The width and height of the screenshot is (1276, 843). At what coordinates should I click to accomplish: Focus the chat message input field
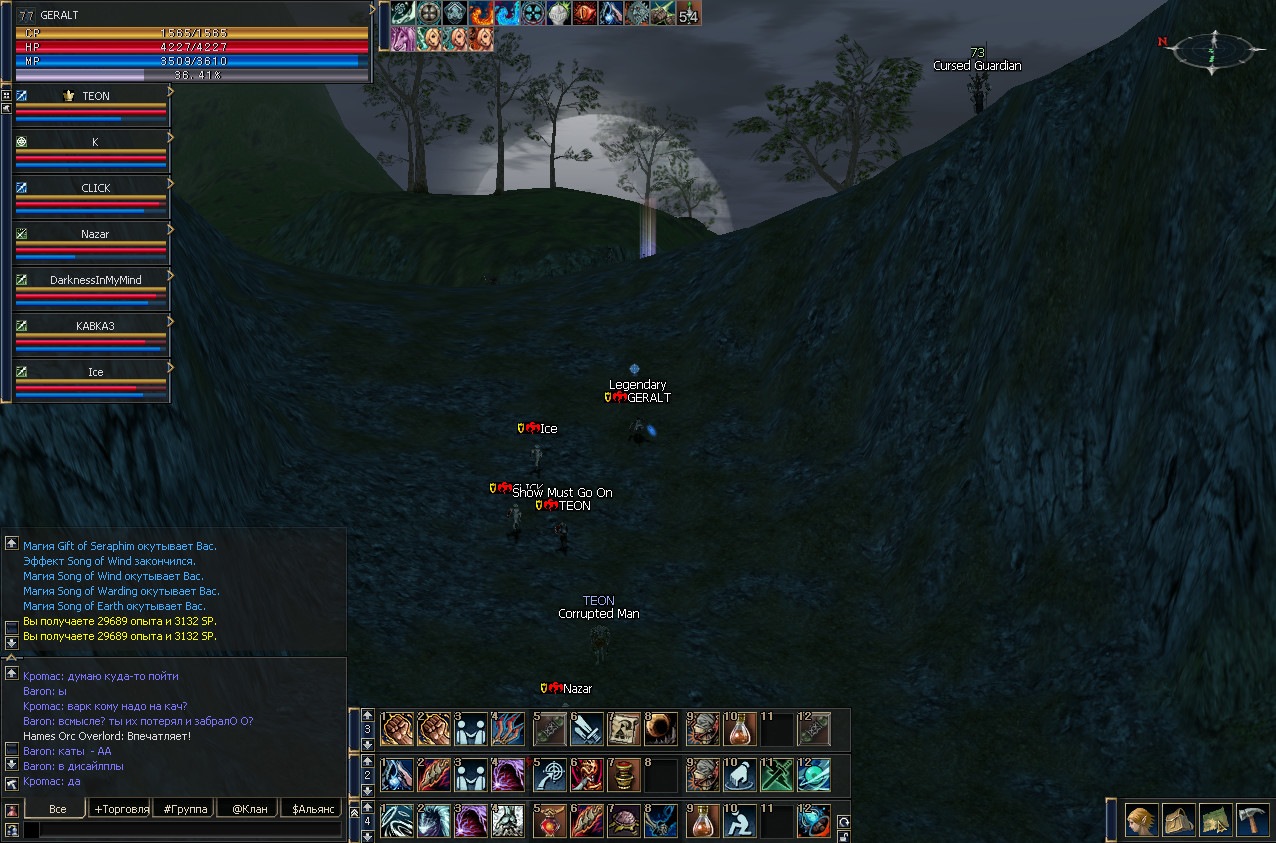190,829
